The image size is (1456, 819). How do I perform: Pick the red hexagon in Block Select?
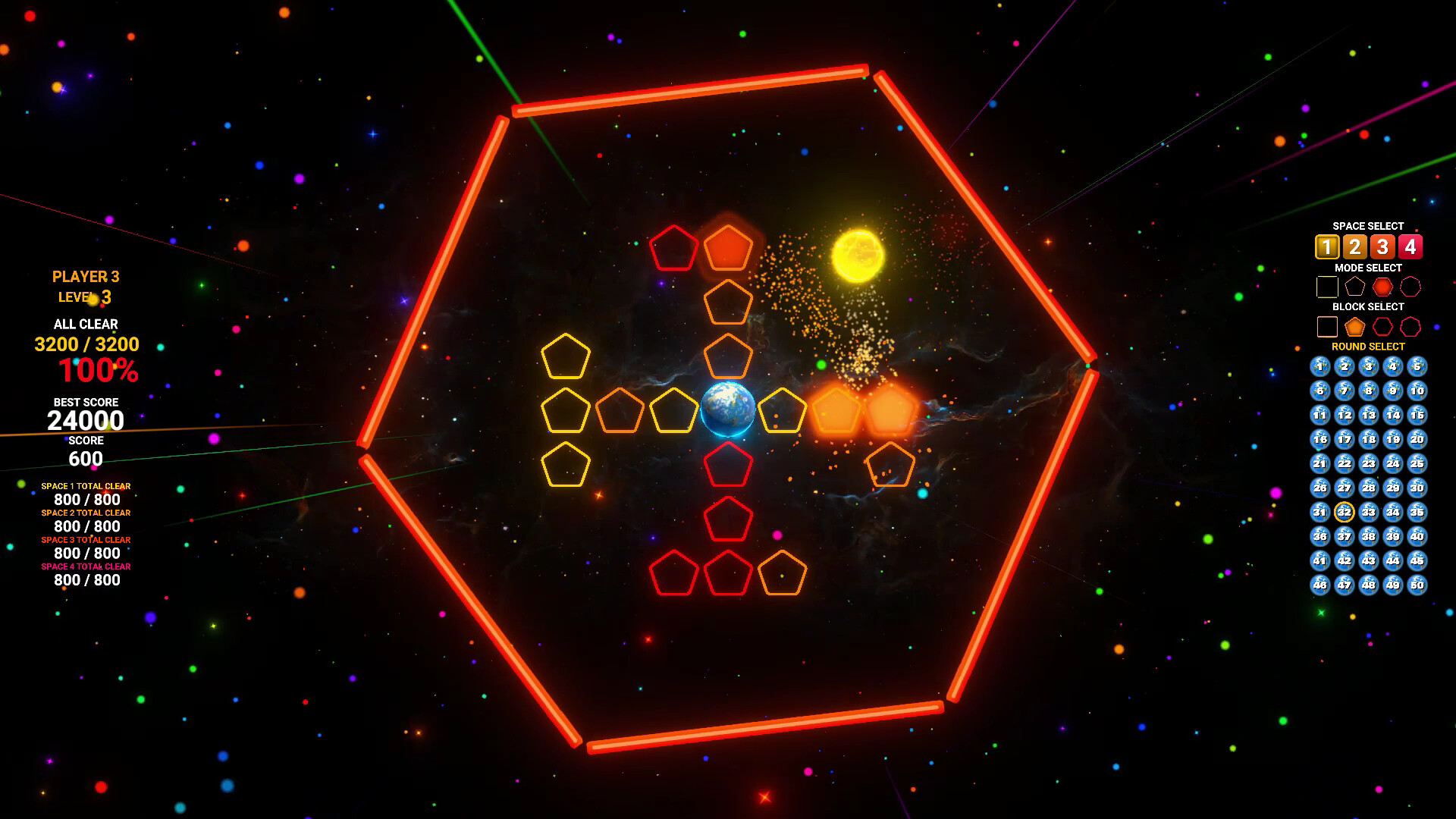point(1382,326)
